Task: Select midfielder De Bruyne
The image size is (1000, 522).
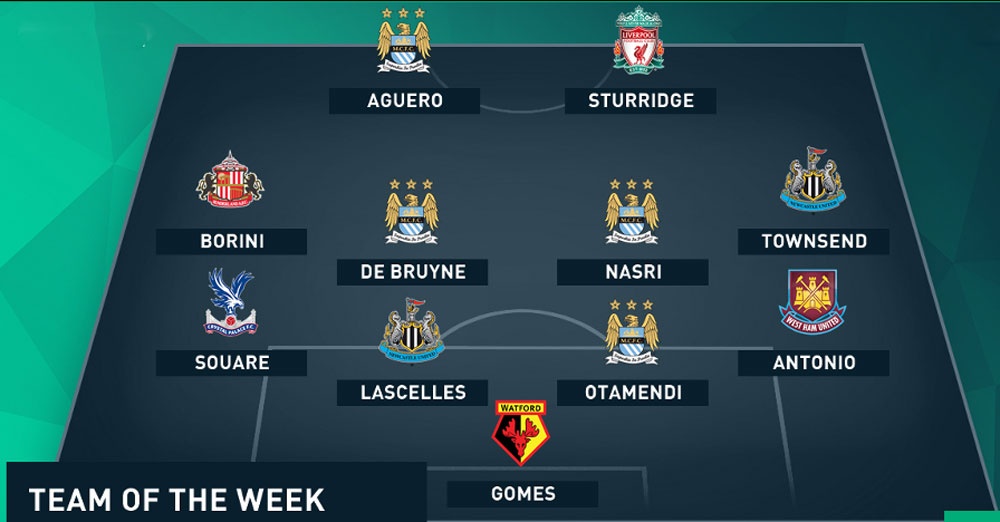Action: click(412, 272)
